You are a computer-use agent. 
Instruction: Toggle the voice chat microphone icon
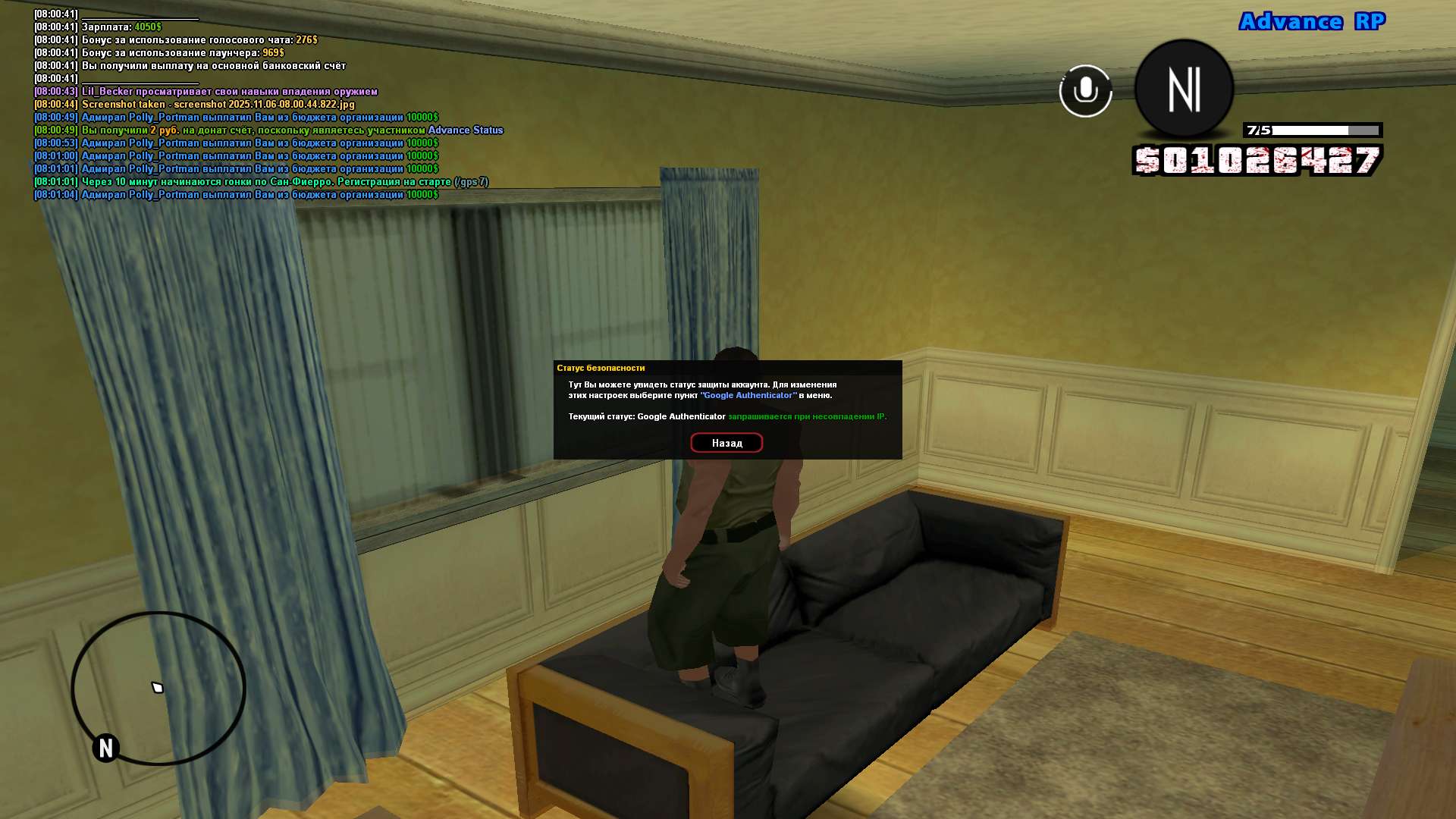tap(1085, 91)
